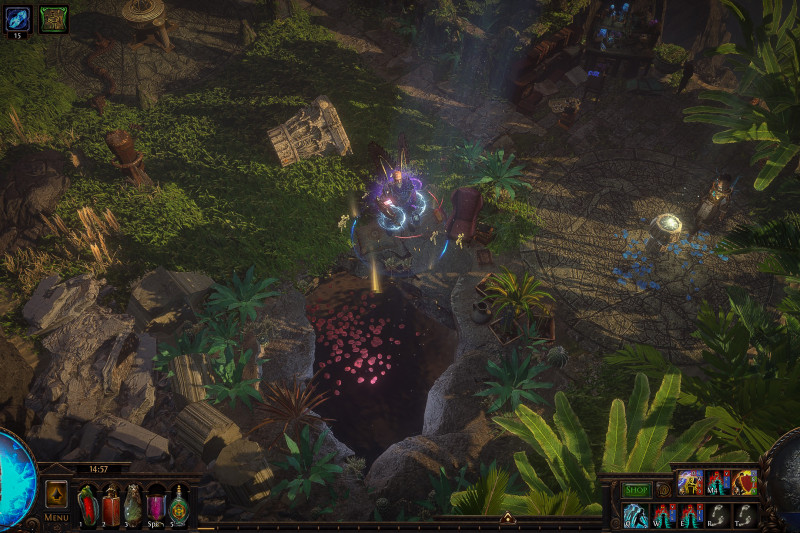Select the footprints skill slot bound to T
Screen dimensions: 800x533
[746, 515]
